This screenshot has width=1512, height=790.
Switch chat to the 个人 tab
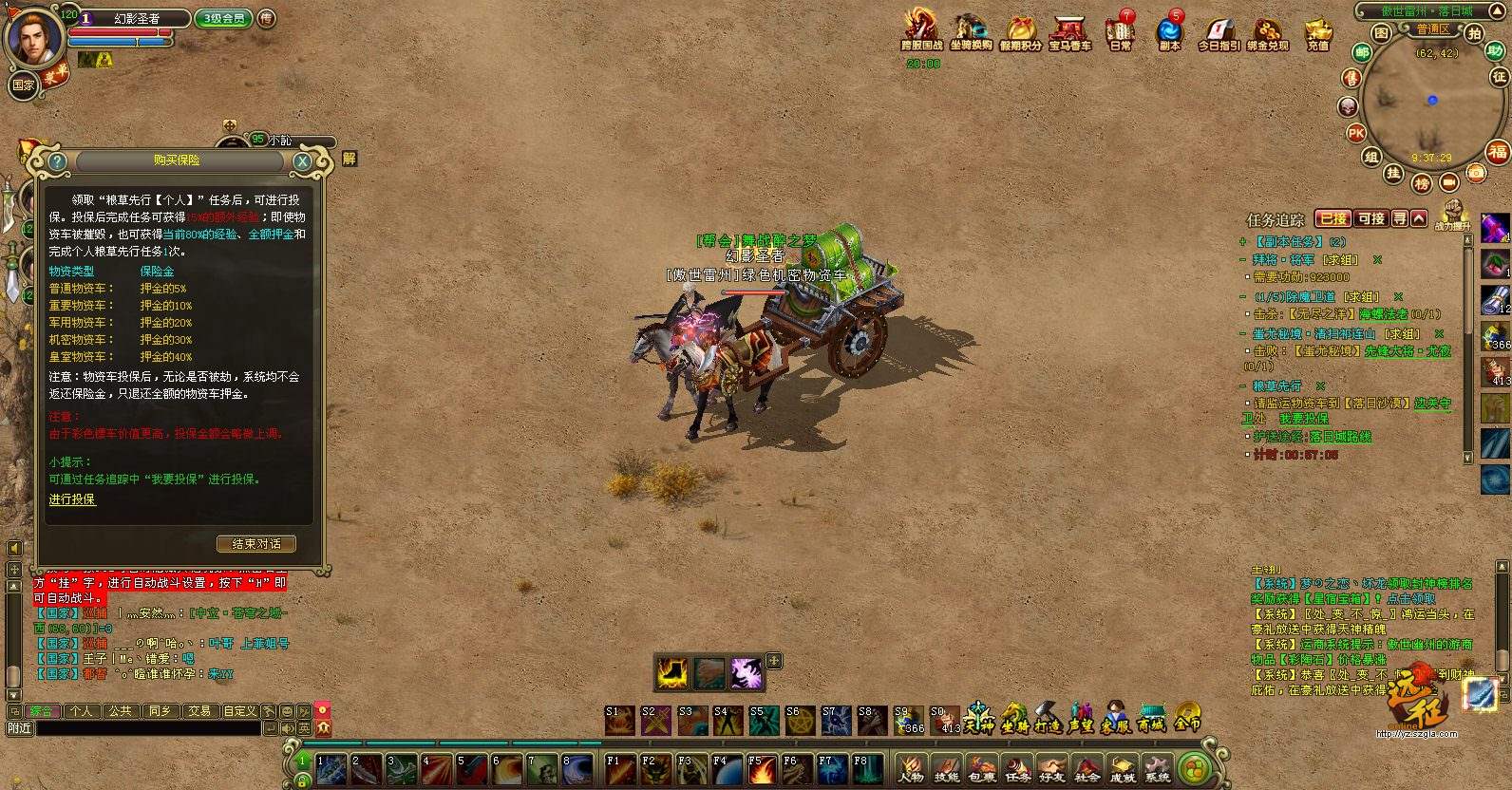[81, 710]
